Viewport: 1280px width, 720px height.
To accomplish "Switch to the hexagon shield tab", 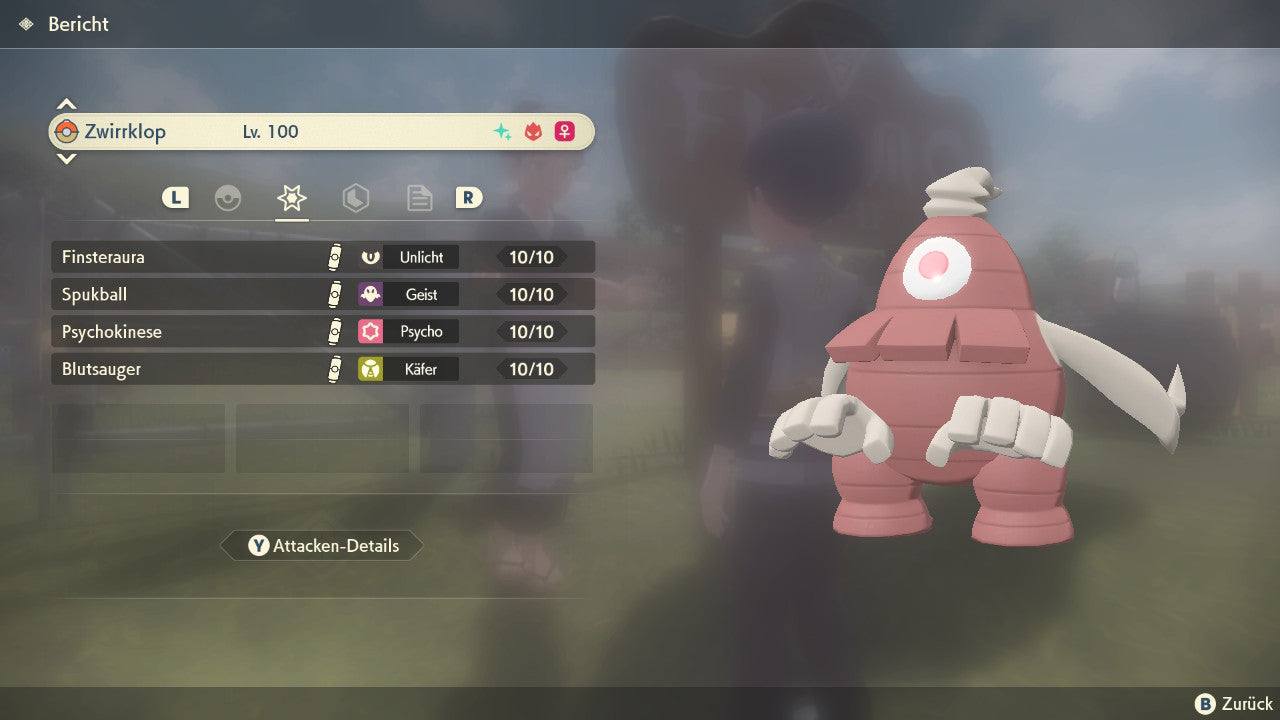I will (356, 198).
